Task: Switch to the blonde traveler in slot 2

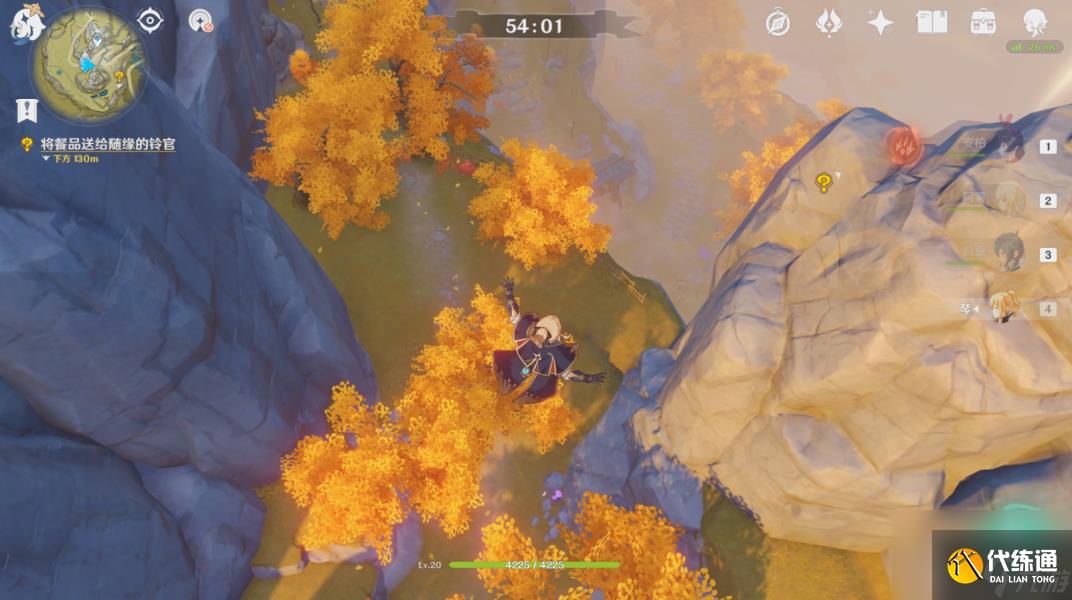Action: tap(1008, 200)
